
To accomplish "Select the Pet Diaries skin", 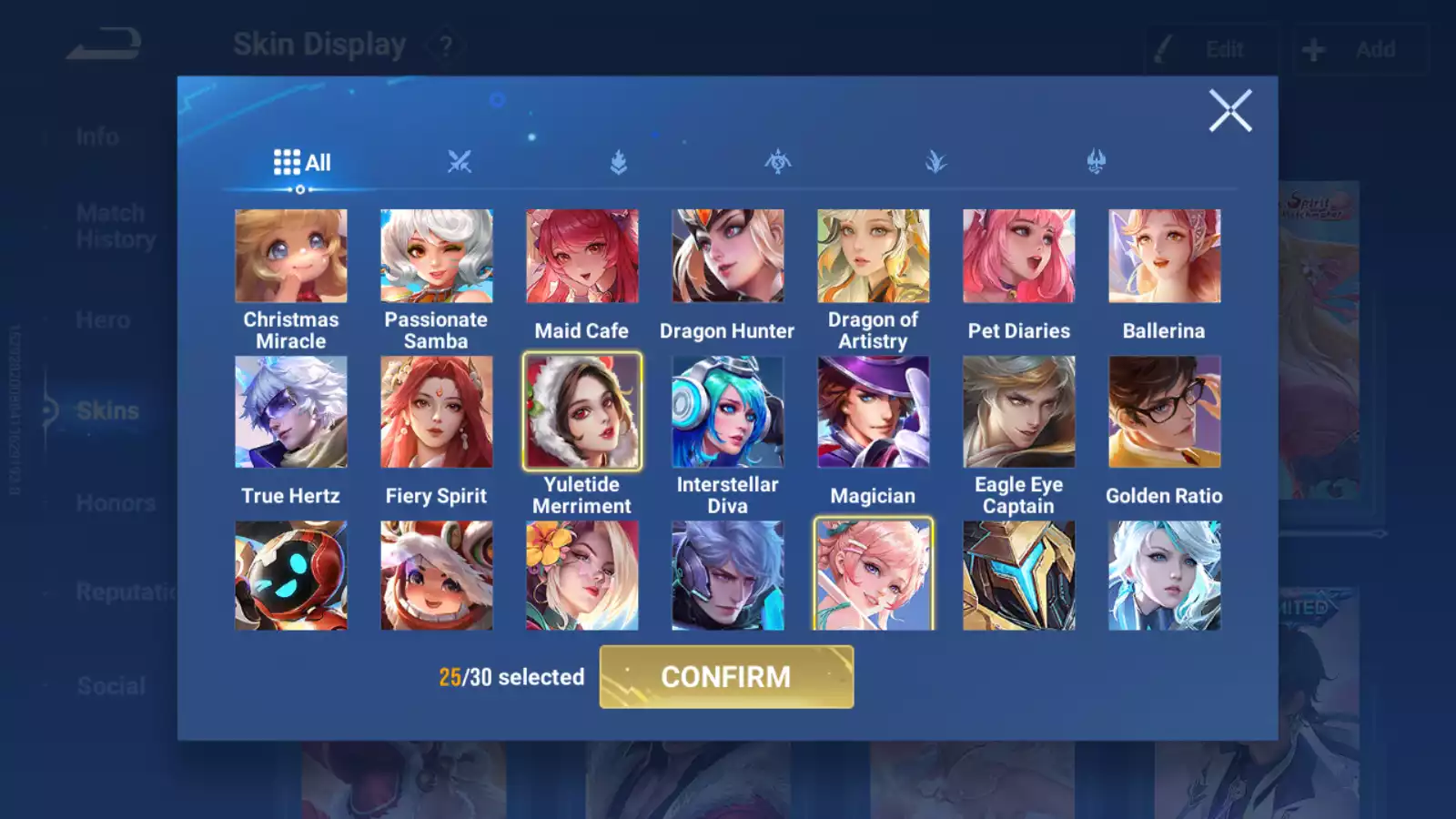I will 1019,257.
